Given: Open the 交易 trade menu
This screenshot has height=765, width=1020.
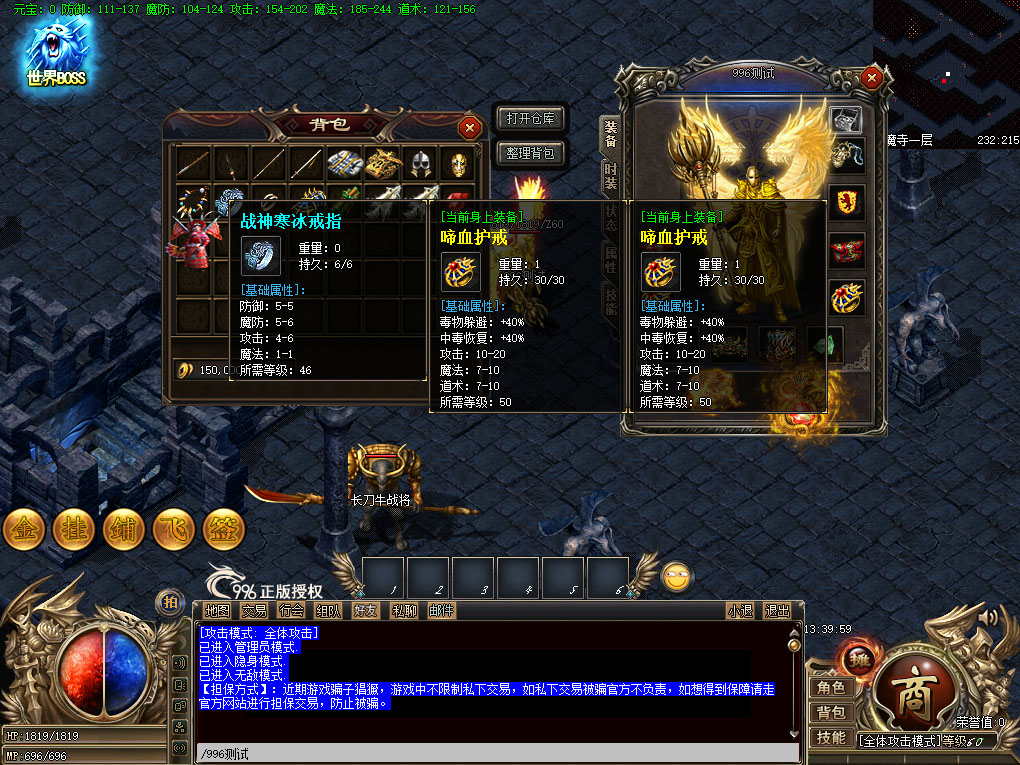Looking at the screenshot, I should point(254,610).
